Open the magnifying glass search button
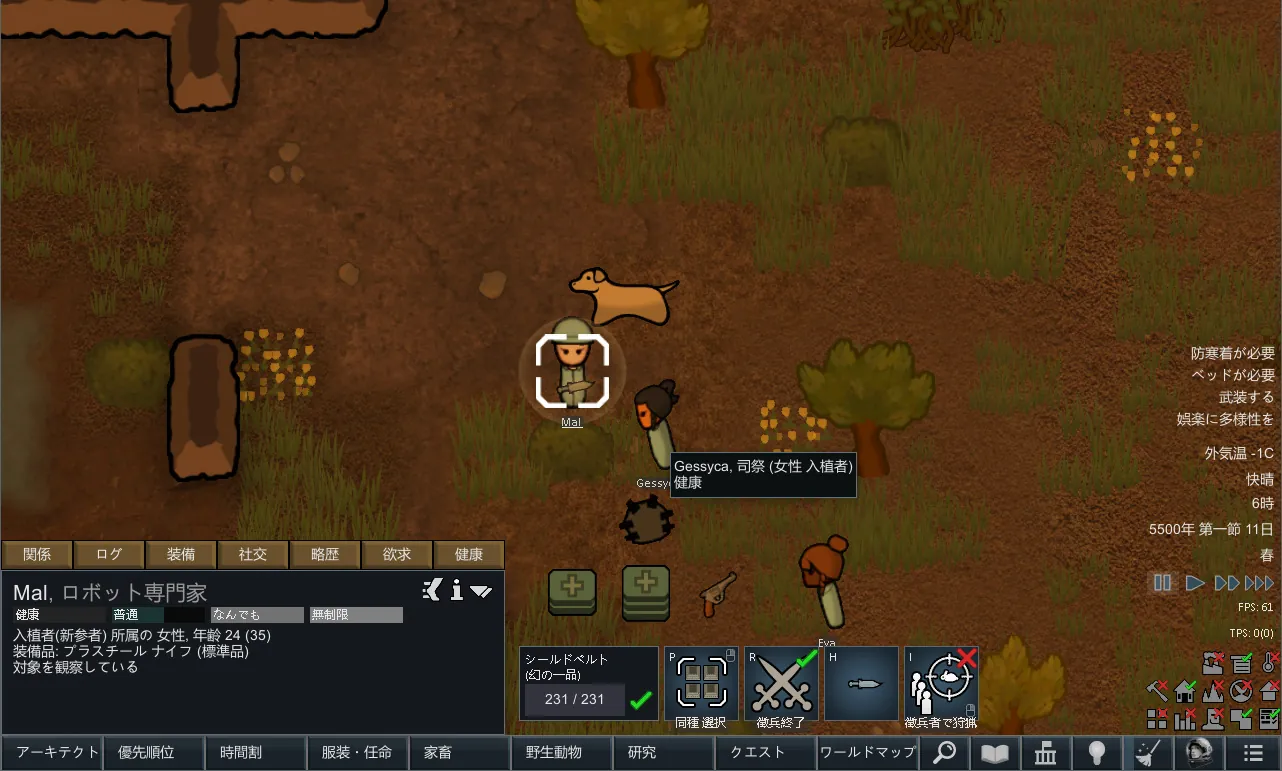This screenshot has width=1282, height=771. (944, 752)
